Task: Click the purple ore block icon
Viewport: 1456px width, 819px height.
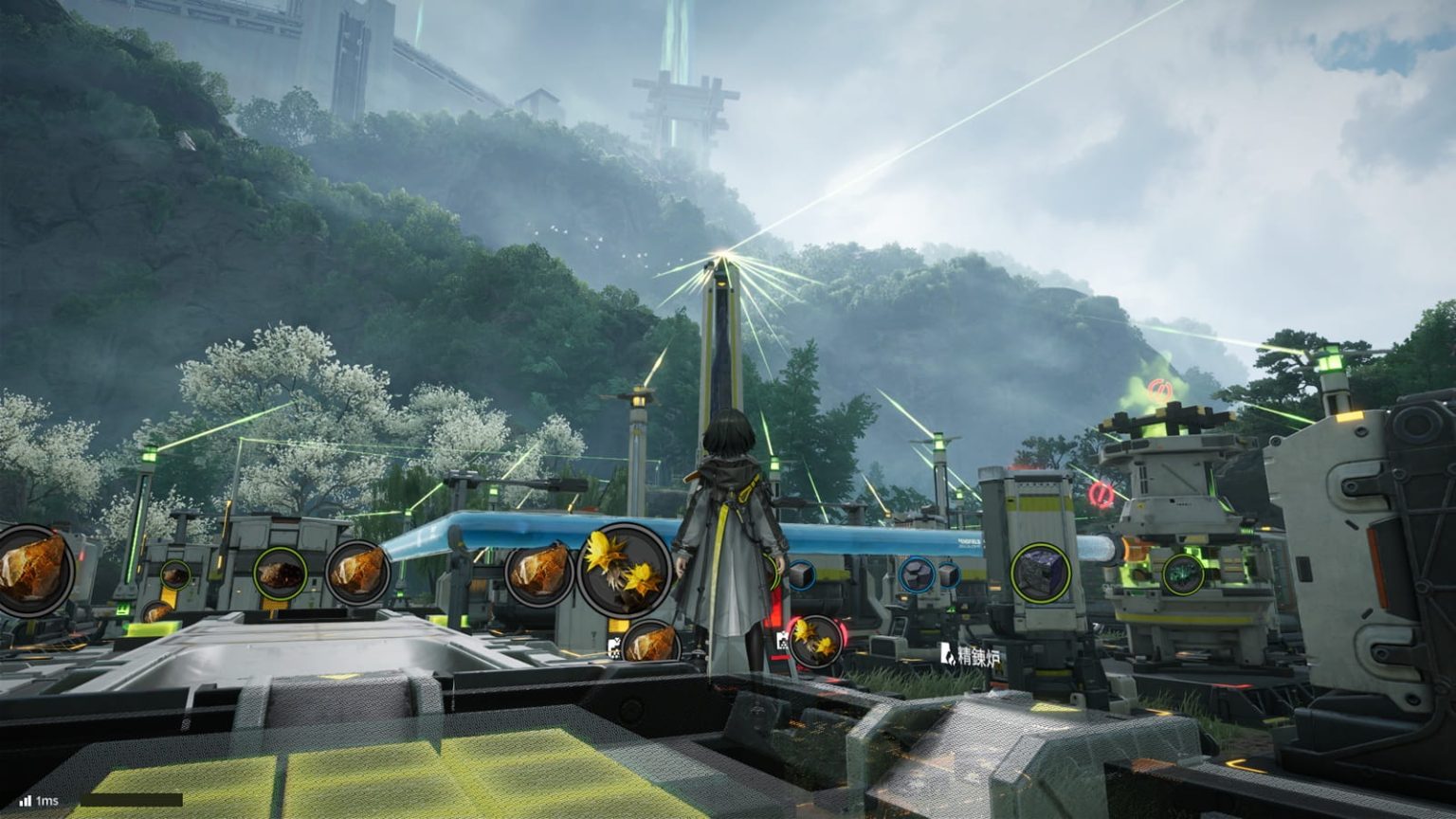Action: [1040, 573]
